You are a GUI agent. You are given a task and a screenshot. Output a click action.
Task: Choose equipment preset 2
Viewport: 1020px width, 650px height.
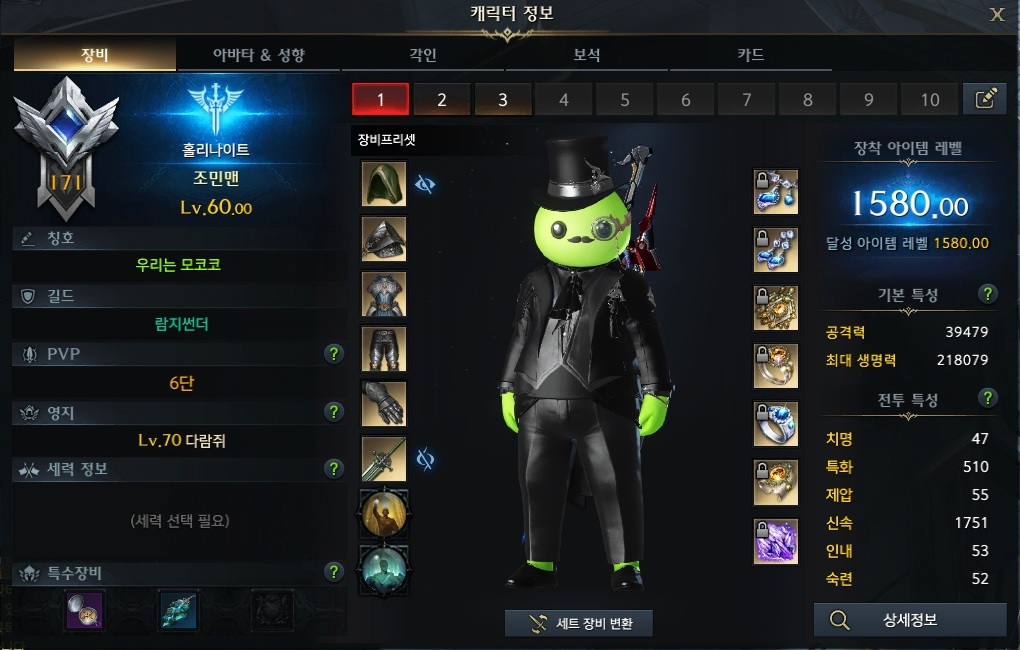pos(441,99)
